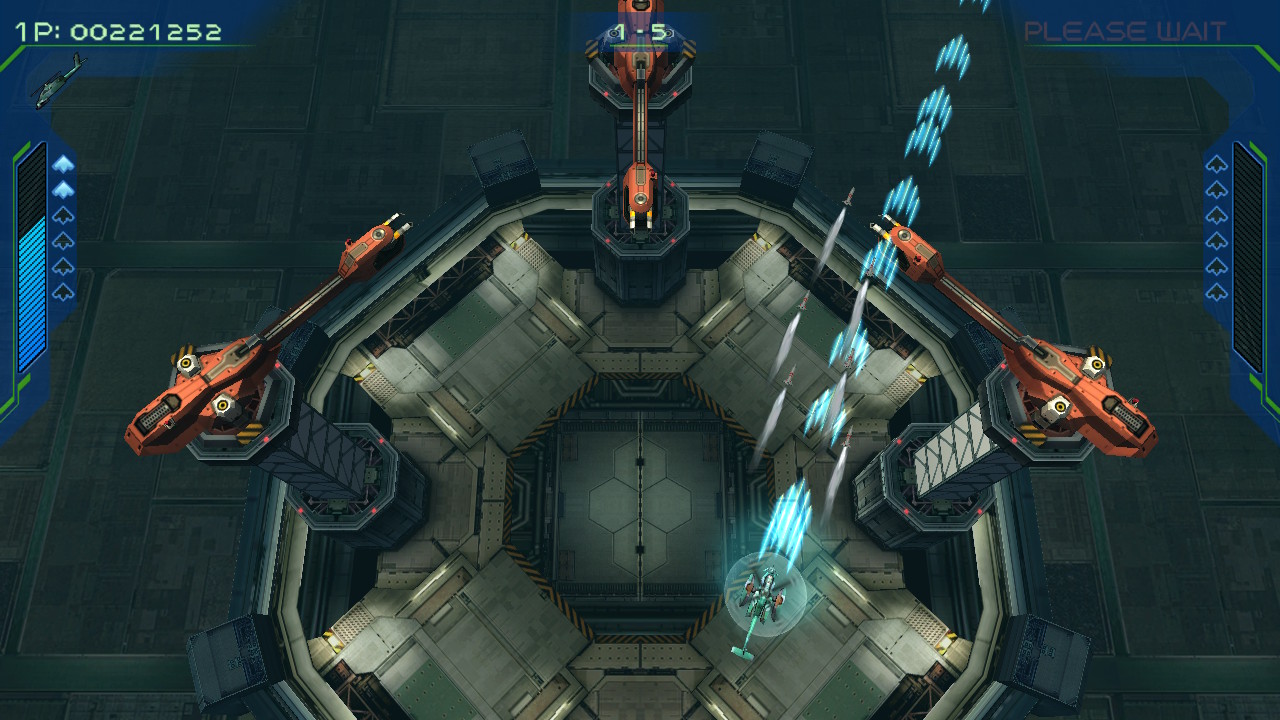Image resolution: width=1280 pixels, height=720 pixels.
Task: Click the fourth arrow icon on the left meter
Action: point(63,241)
